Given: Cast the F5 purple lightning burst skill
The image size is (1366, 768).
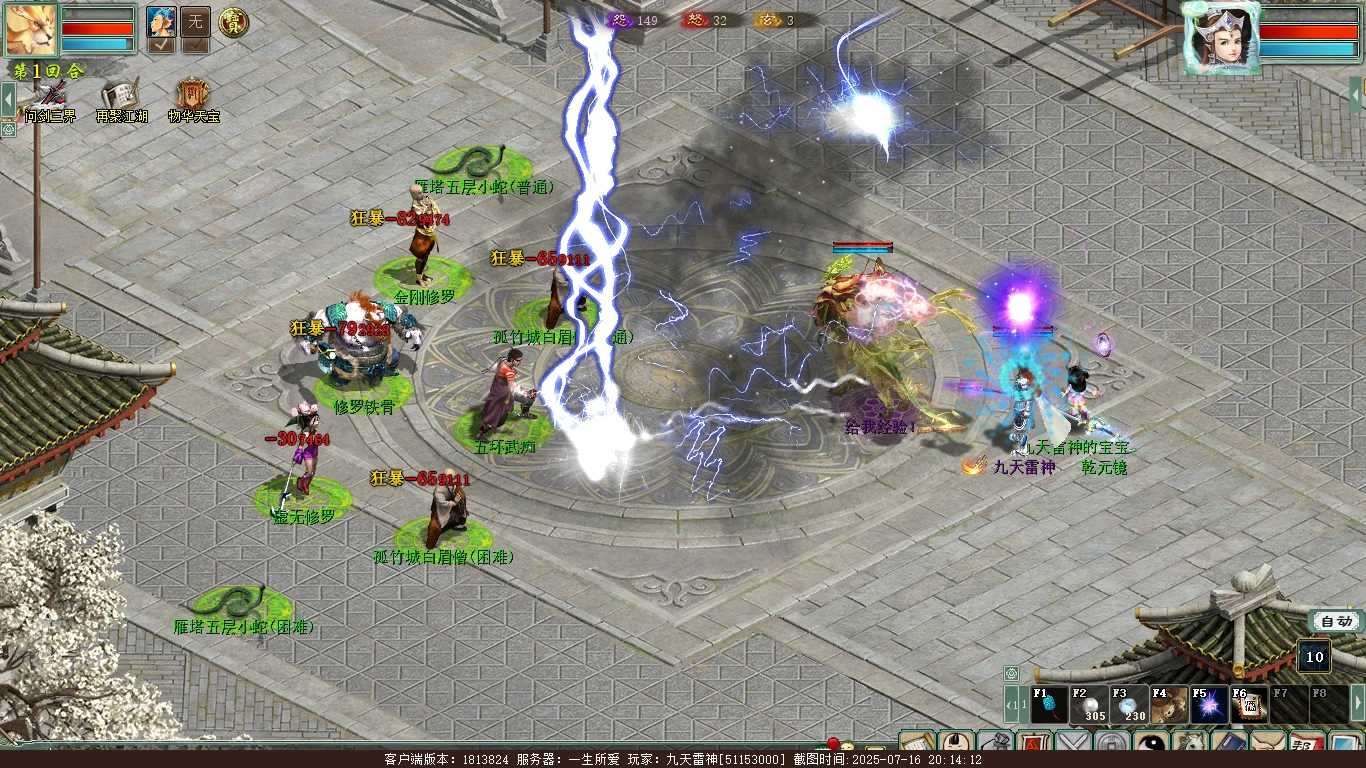Looking at the screenshot, I should (x=1209, y=704).
